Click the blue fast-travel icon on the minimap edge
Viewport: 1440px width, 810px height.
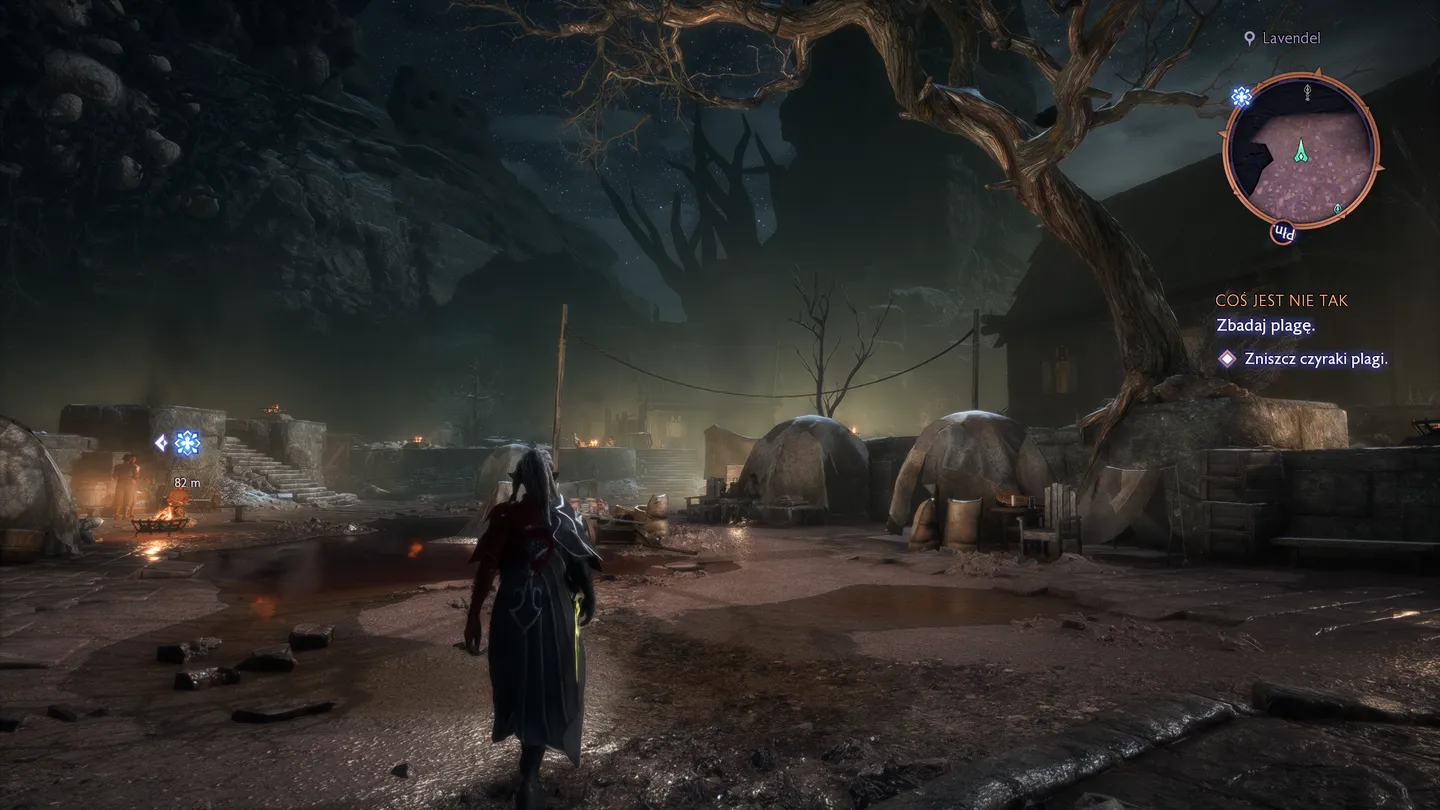(x=1241, y=97)
